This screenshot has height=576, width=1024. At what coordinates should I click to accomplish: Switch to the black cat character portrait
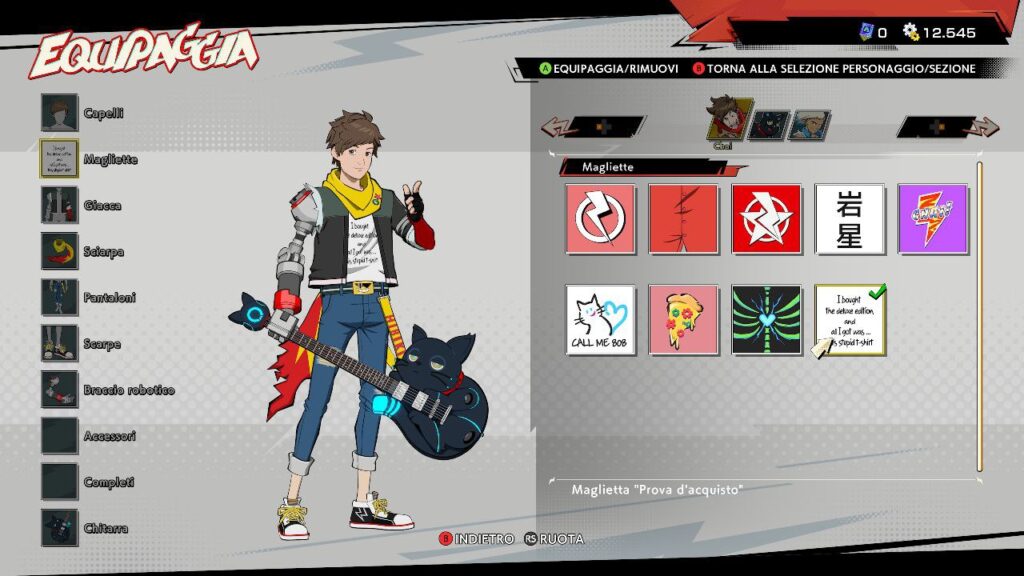(766, 125)
